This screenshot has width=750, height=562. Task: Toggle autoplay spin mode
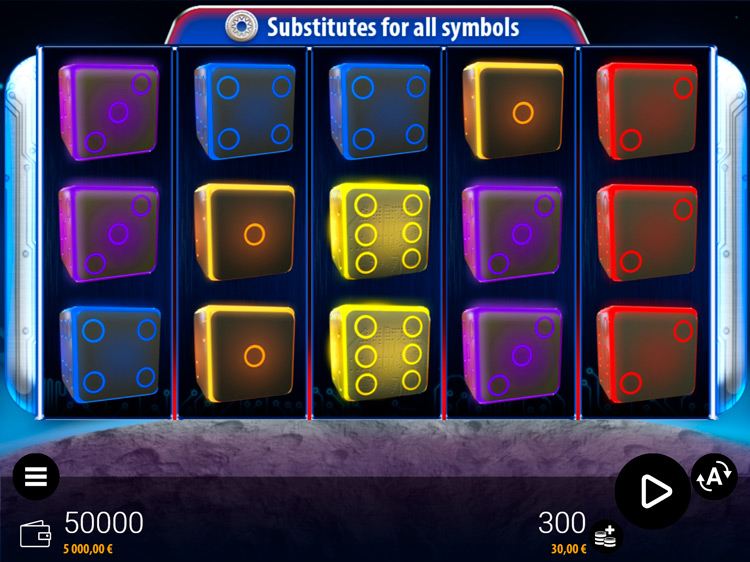point(714,477)
